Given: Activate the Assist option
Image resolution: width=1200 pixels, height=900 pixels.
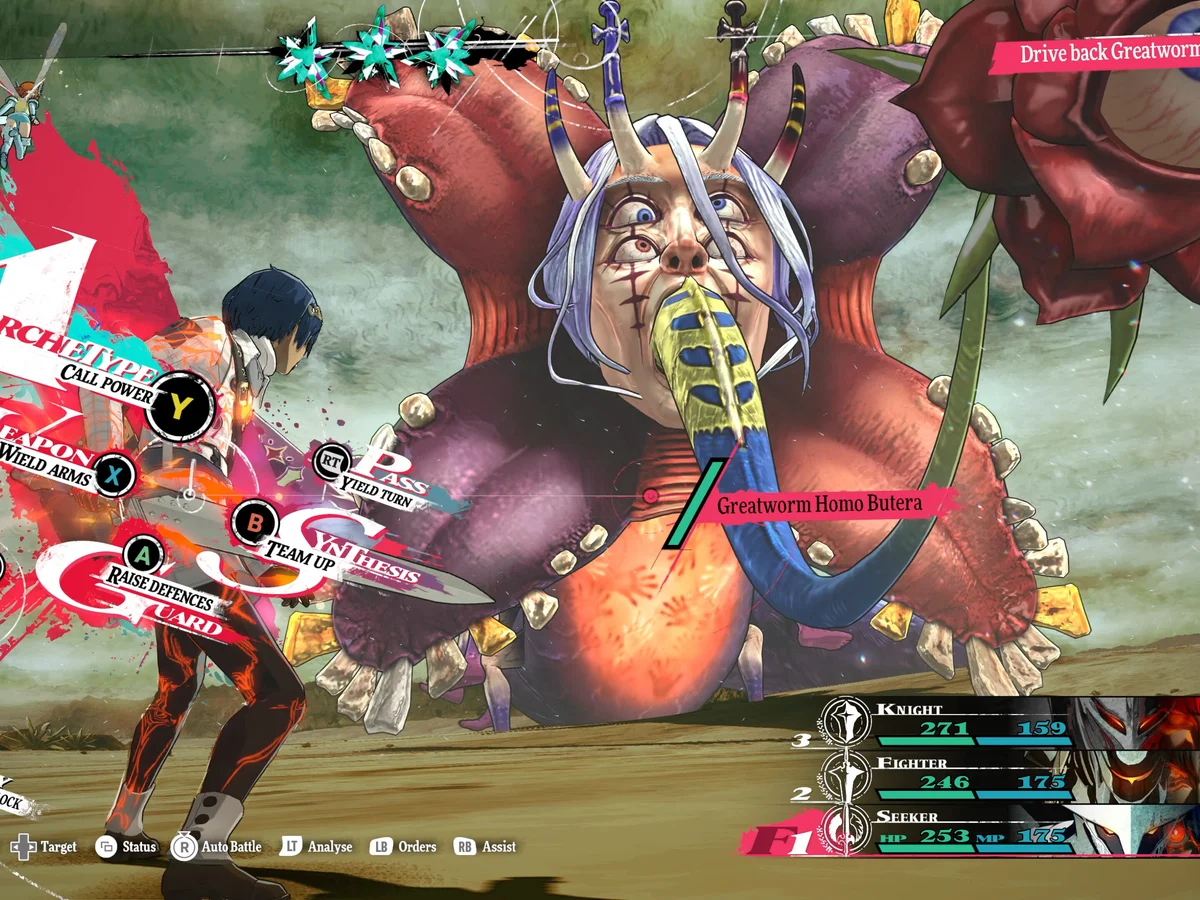Looking at the screenshot, I should click(x=486, y=847).
